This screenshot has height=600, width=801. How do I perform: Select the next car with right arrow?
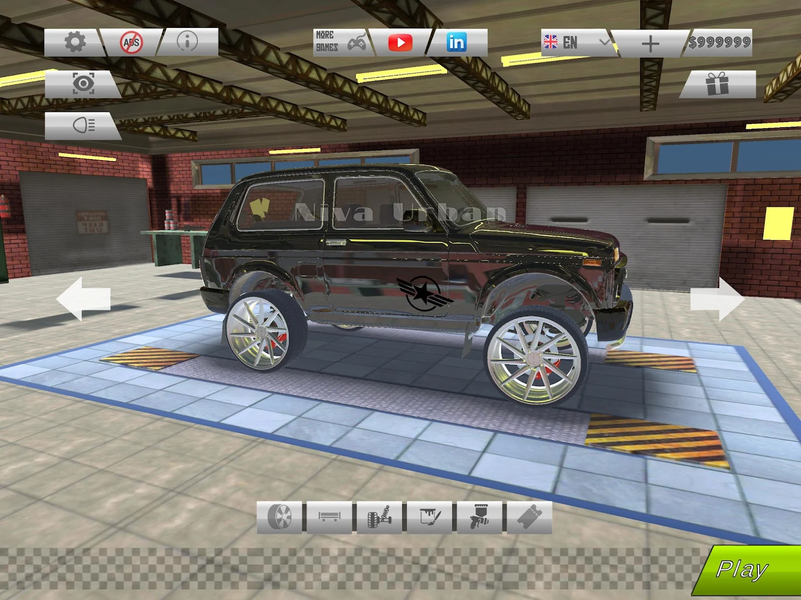coord(717,299)
